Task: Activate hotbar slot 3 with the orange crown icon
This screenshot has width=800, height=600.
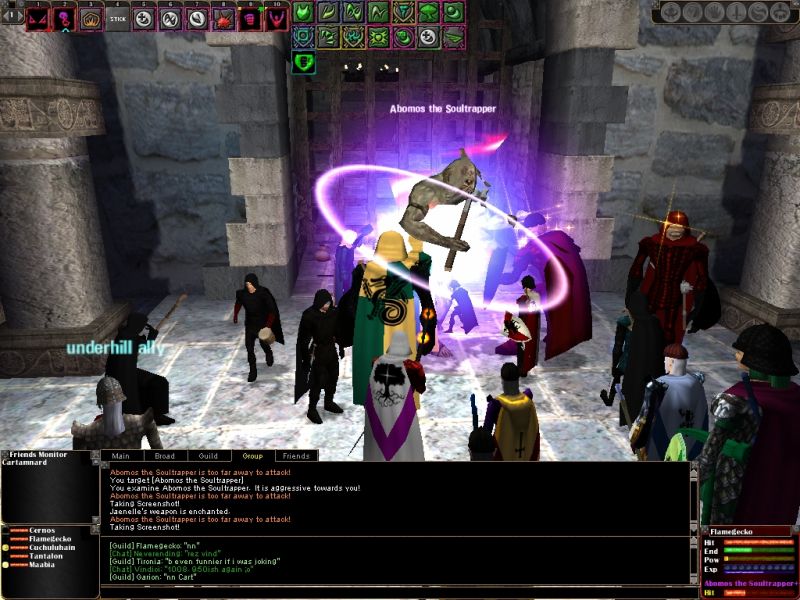Action: coord(91,18)
